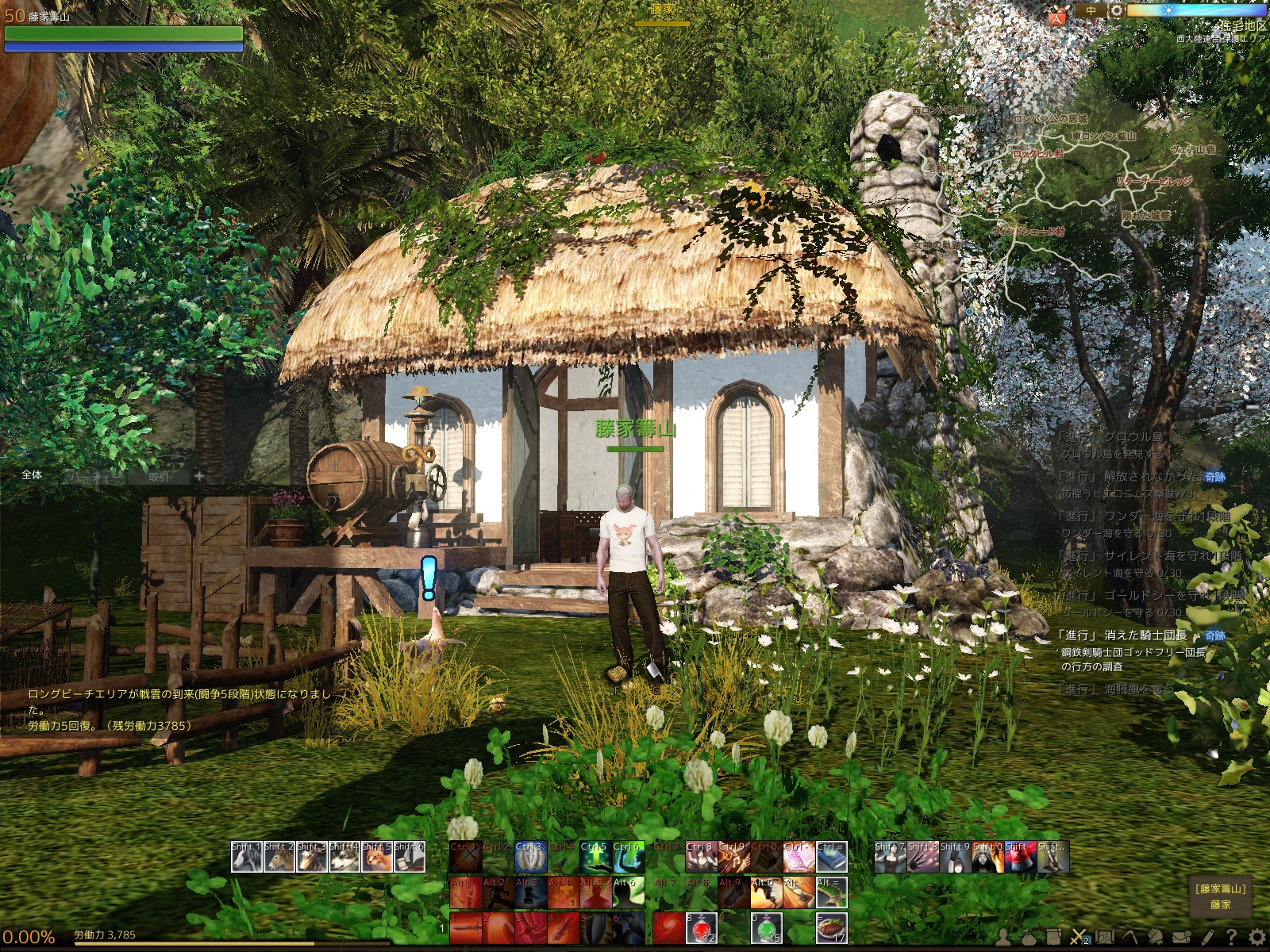The width and height of the screenshot is (1270, 952).
Task: Open the gear settings menu icon
Action: 1257,938
